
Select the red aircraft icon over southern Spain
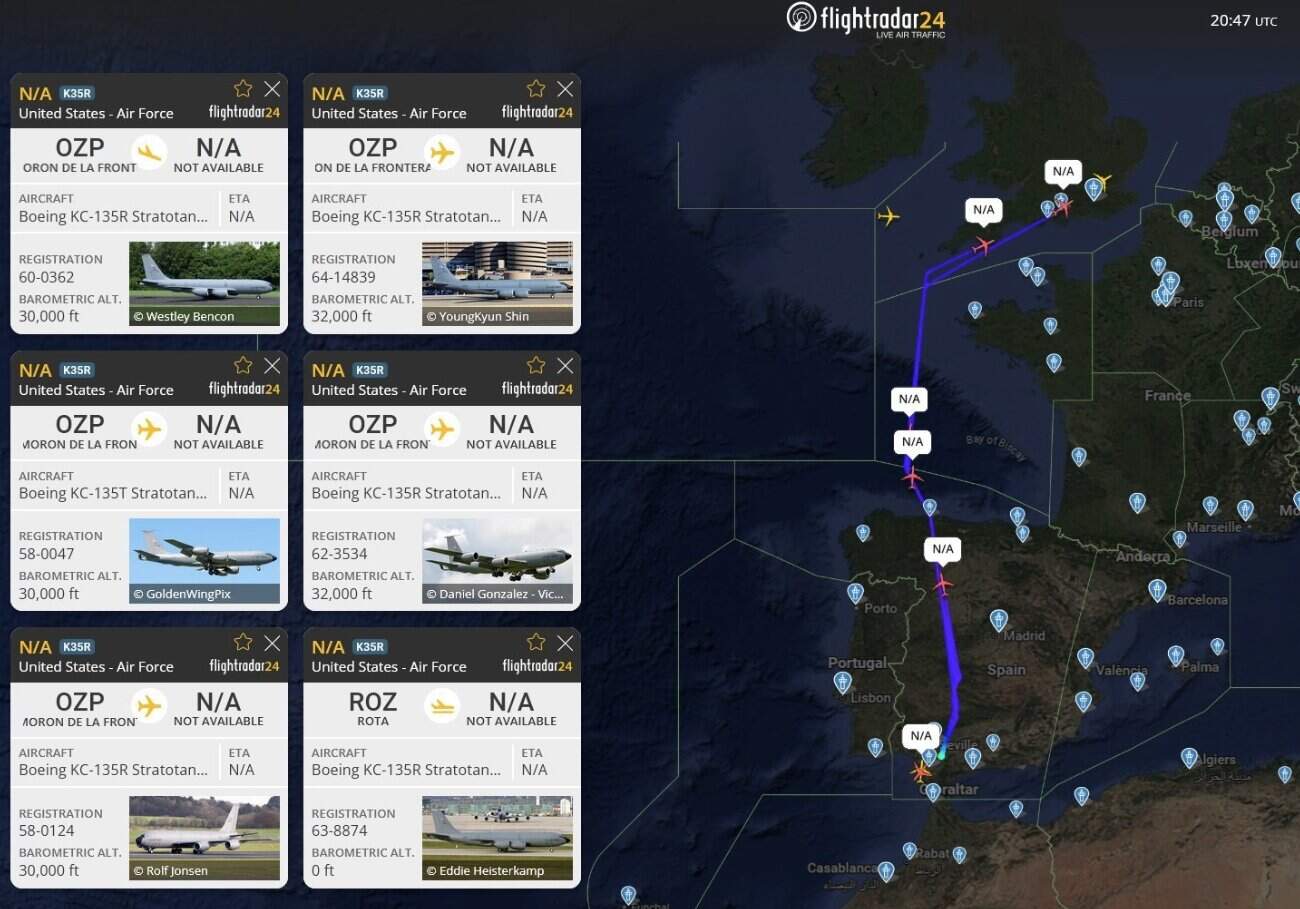click(x=919, y=771)
